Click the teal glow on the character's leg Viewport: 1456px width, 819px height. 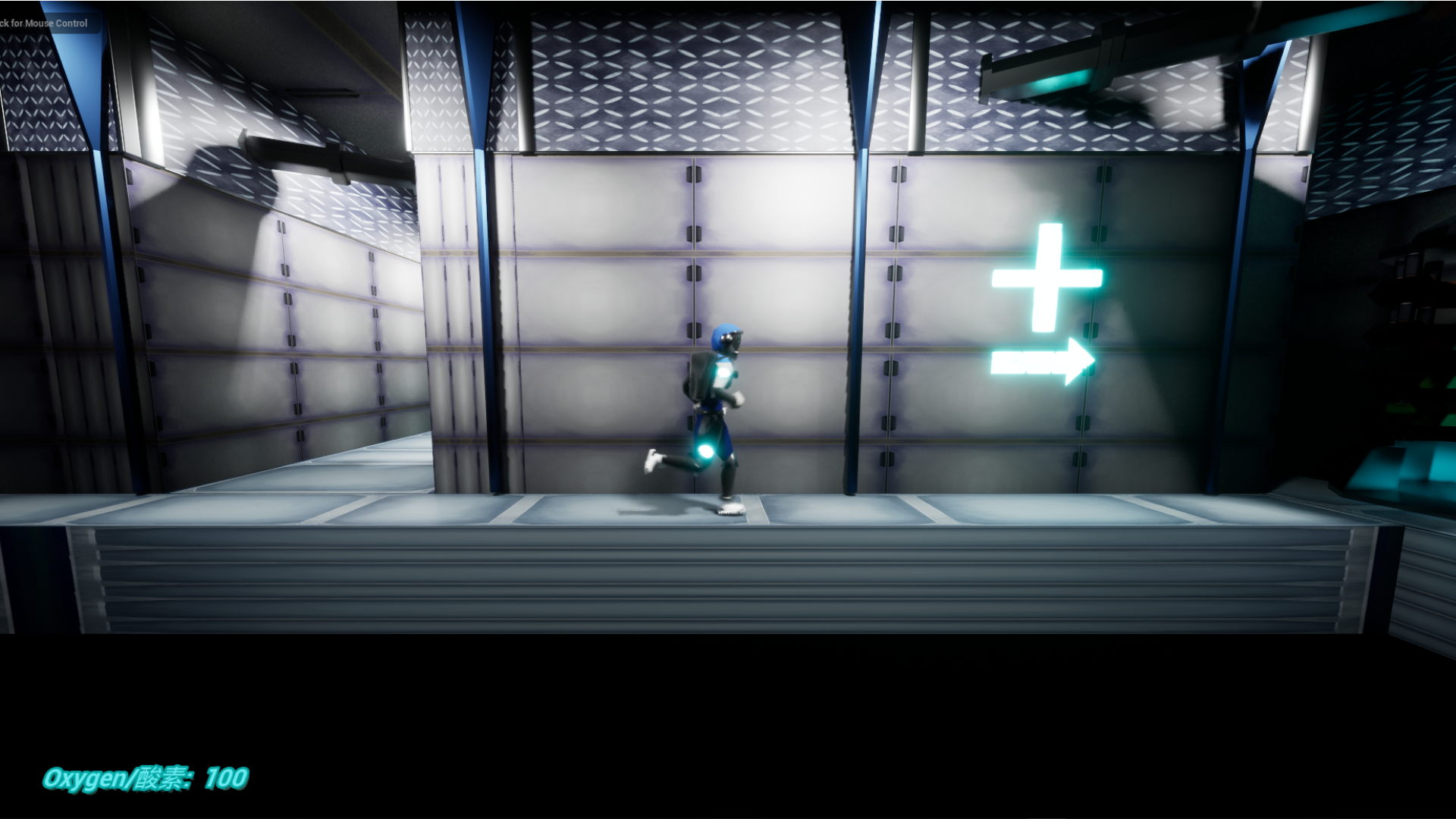tap(705, 450)
